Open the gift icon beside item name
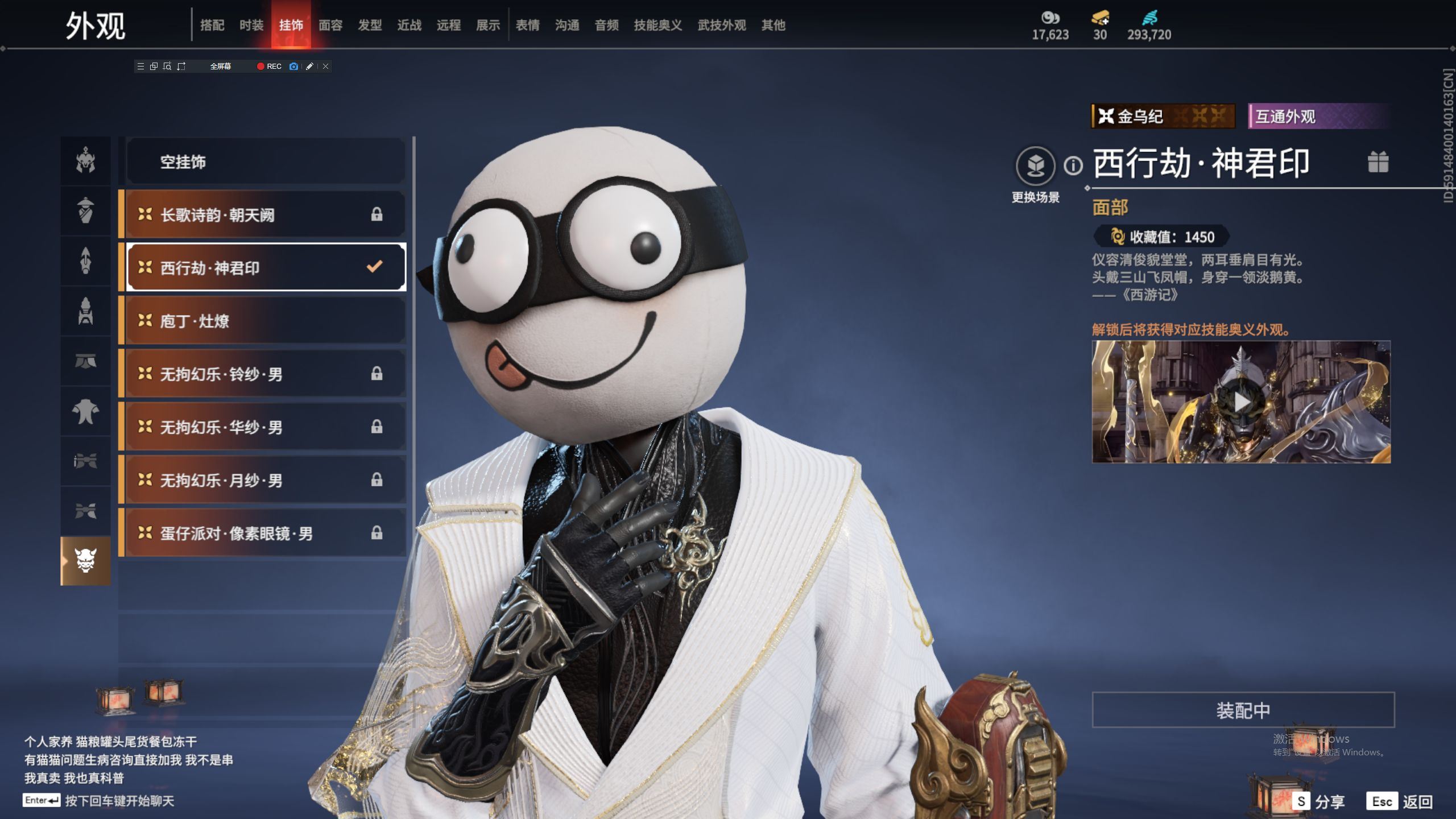The width and height of the screenshot is (1456, 819). [1378, 162]
